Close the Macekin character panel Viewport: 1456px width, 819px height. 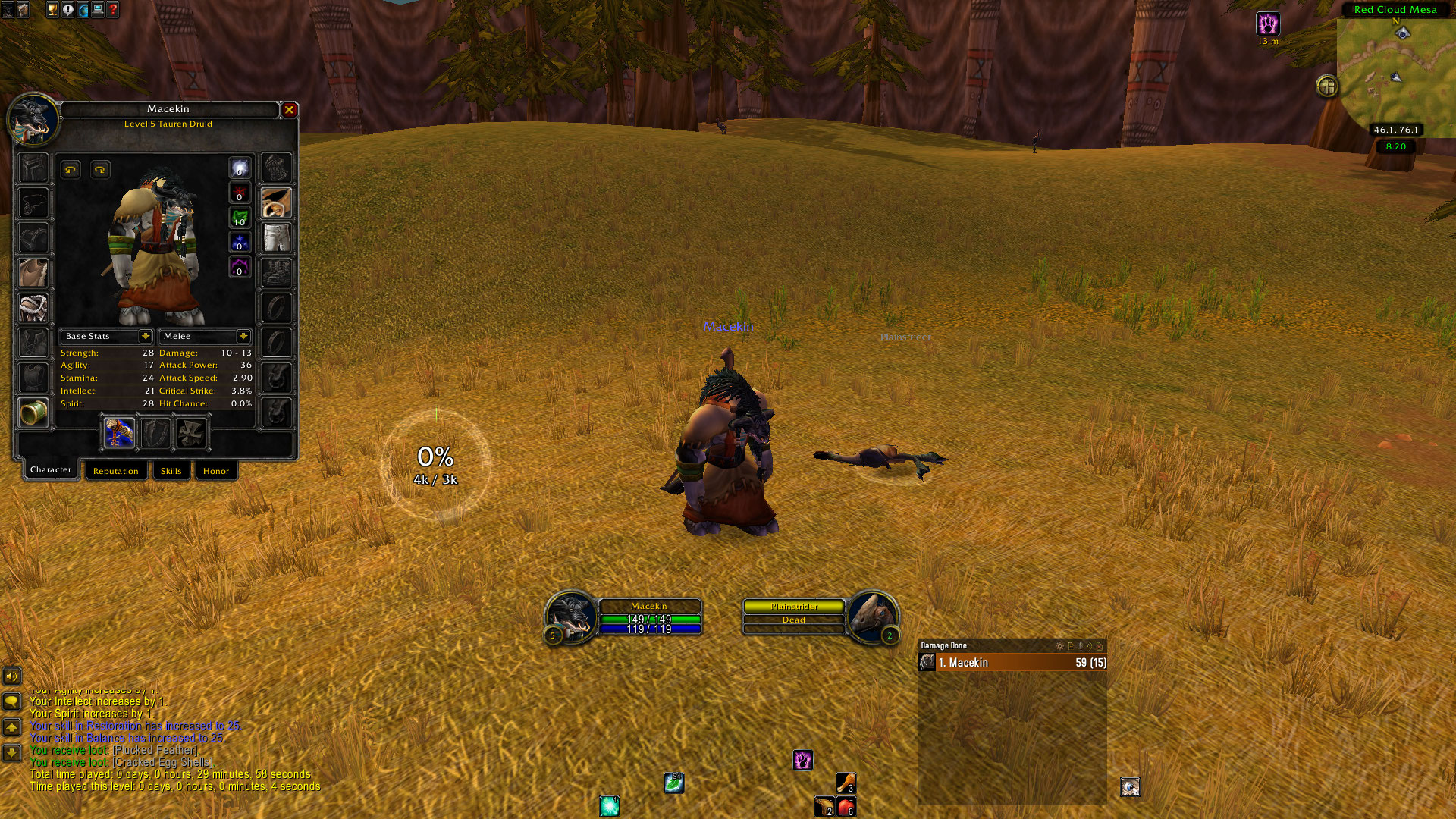289,110
